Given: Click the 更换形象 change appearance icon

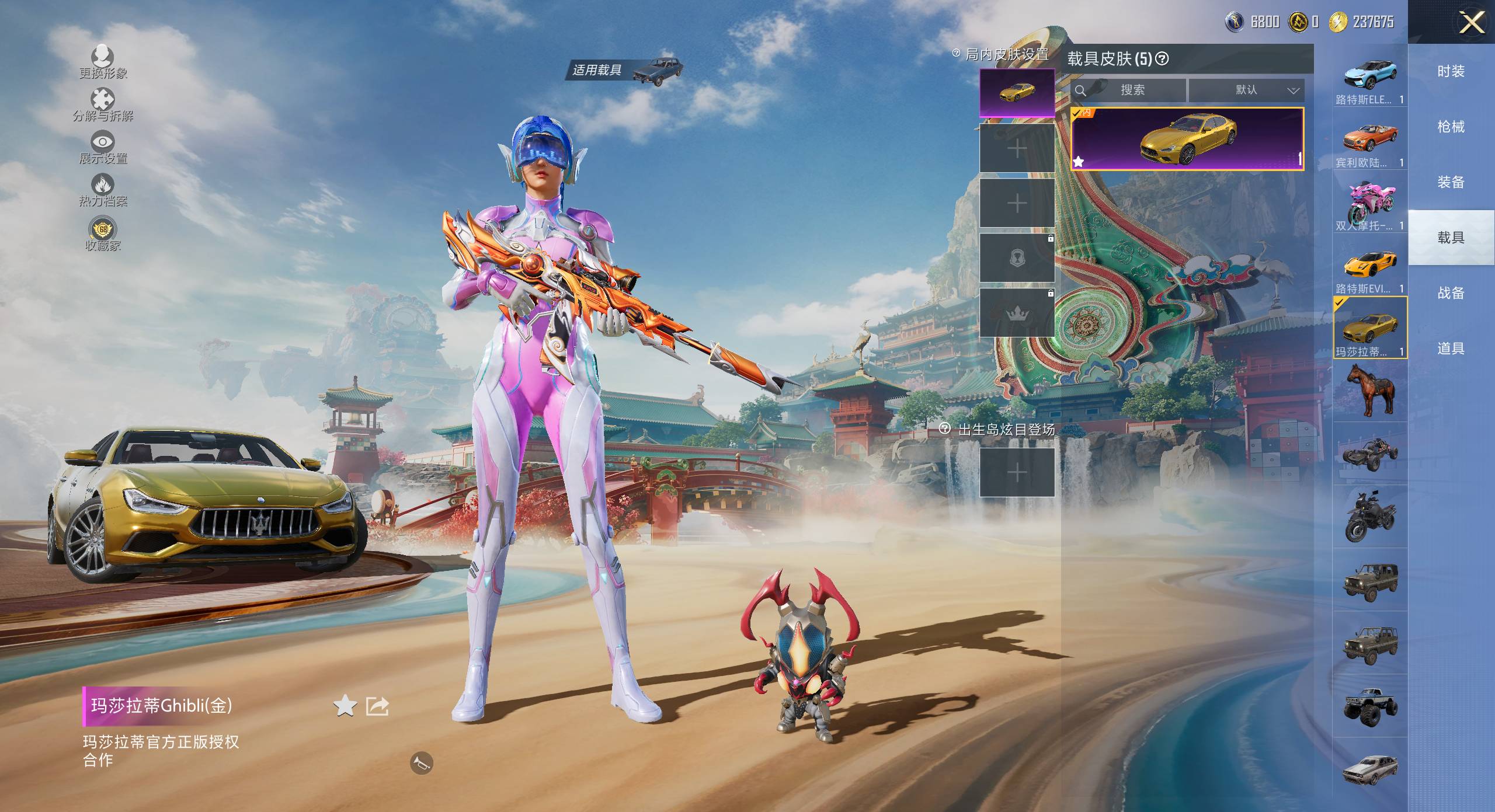Looking at the screenshot, I should pyautogui.click(x=103, y=57).
